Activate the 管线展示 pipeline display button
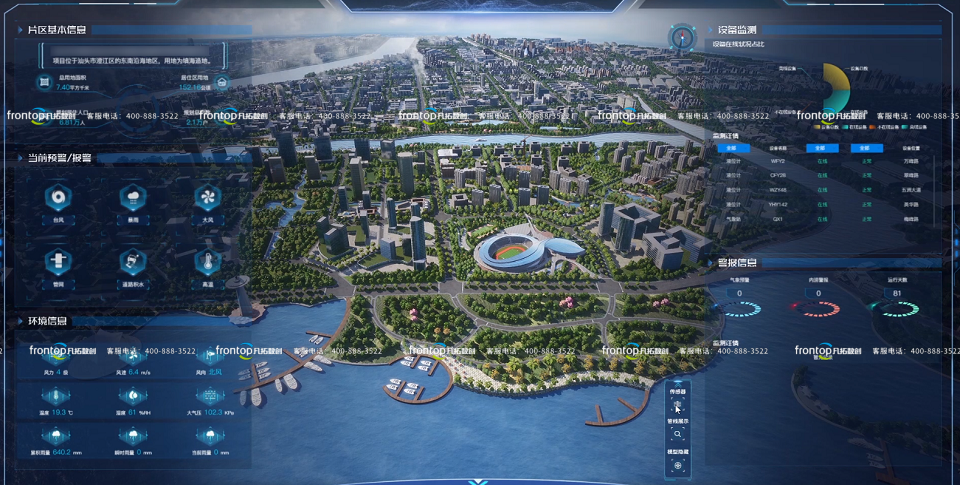The height and width of the screenshot is (485, 960). tap(678, 435)
